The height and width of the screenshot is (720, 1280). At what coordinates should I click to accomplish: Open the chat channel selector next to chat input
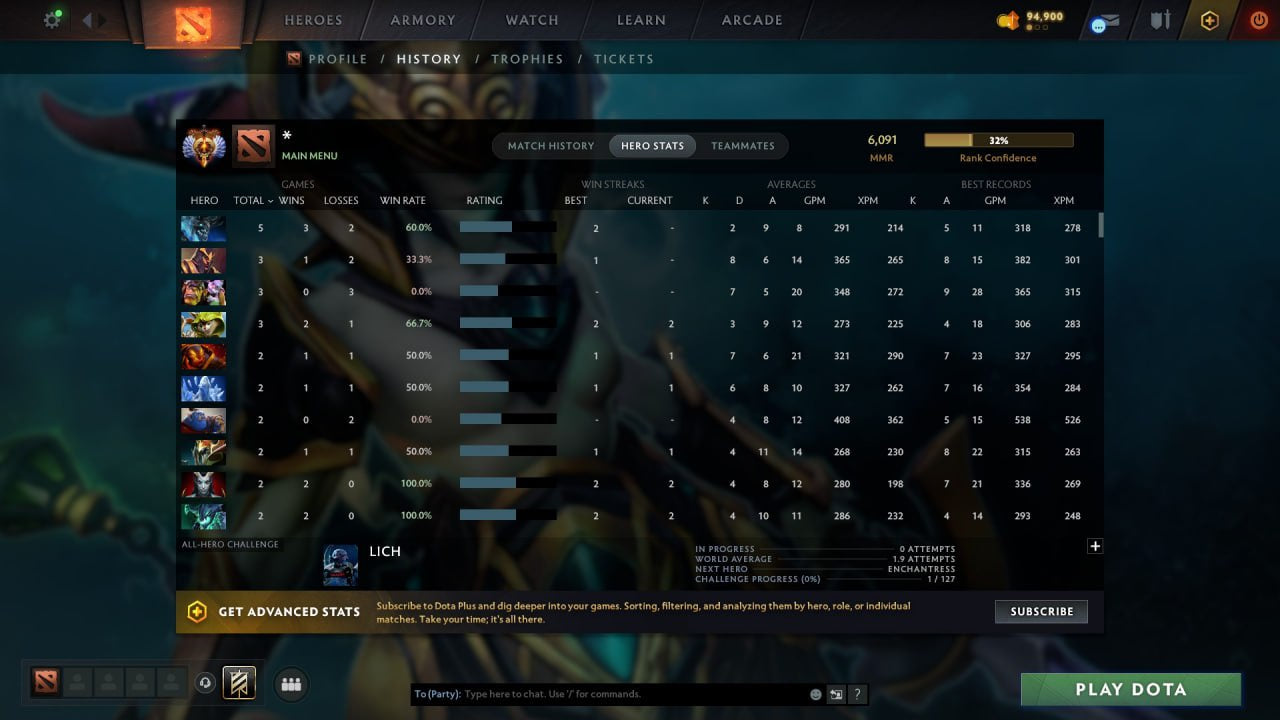[x=834, y=693]
